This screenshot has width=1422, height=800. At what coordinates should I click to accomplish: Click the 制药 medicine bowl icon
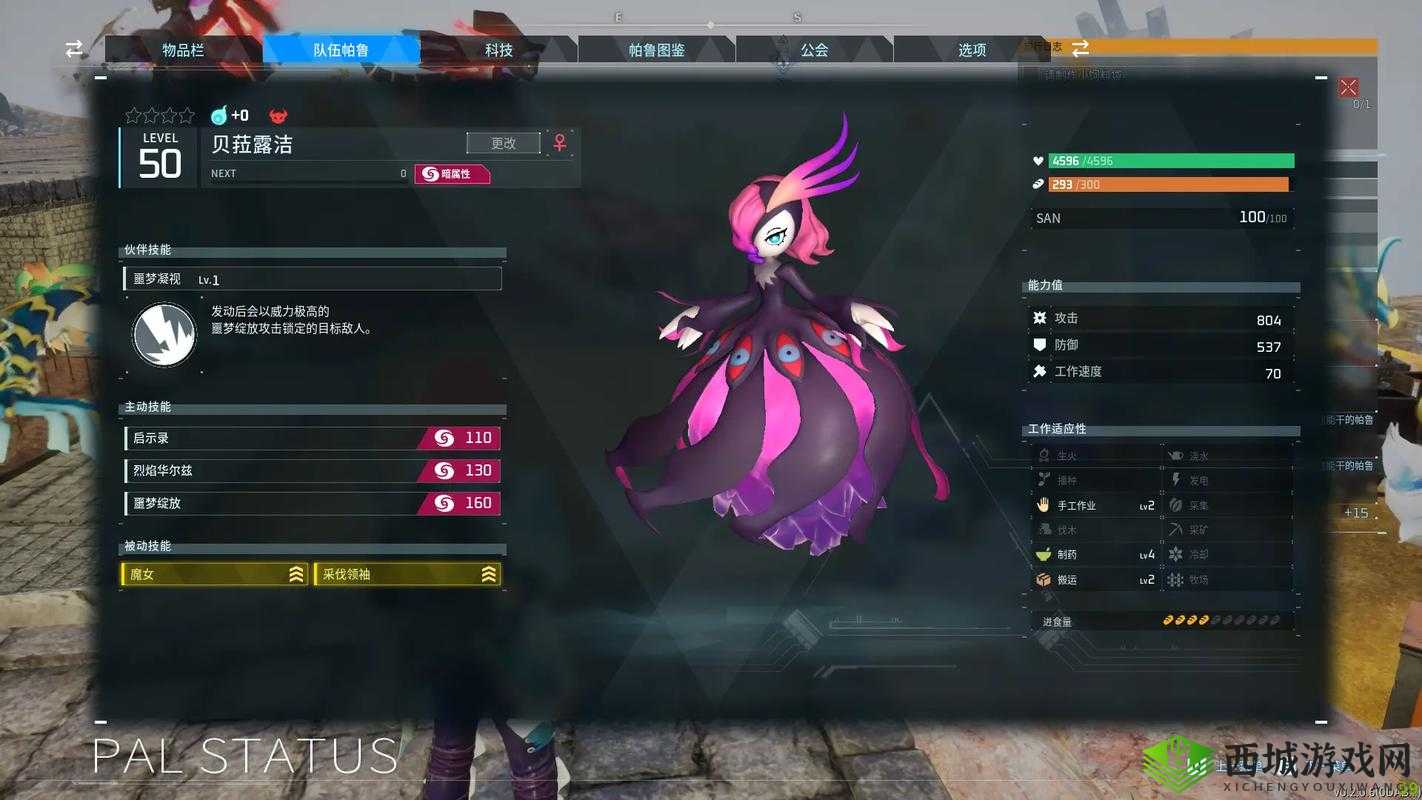(1043, 554)
